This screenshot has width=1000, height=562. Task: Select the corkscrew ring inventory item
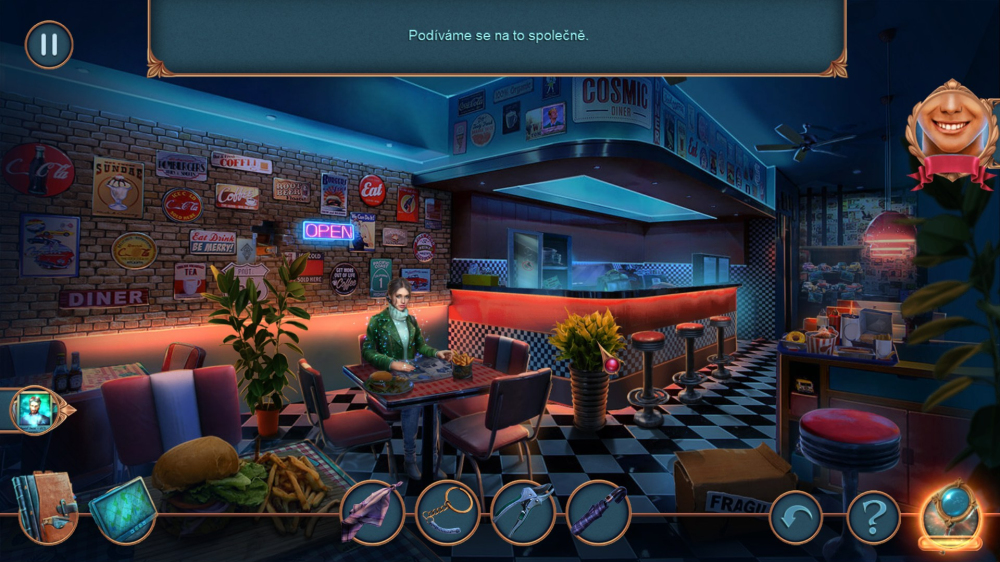click(x=447, y=512)
